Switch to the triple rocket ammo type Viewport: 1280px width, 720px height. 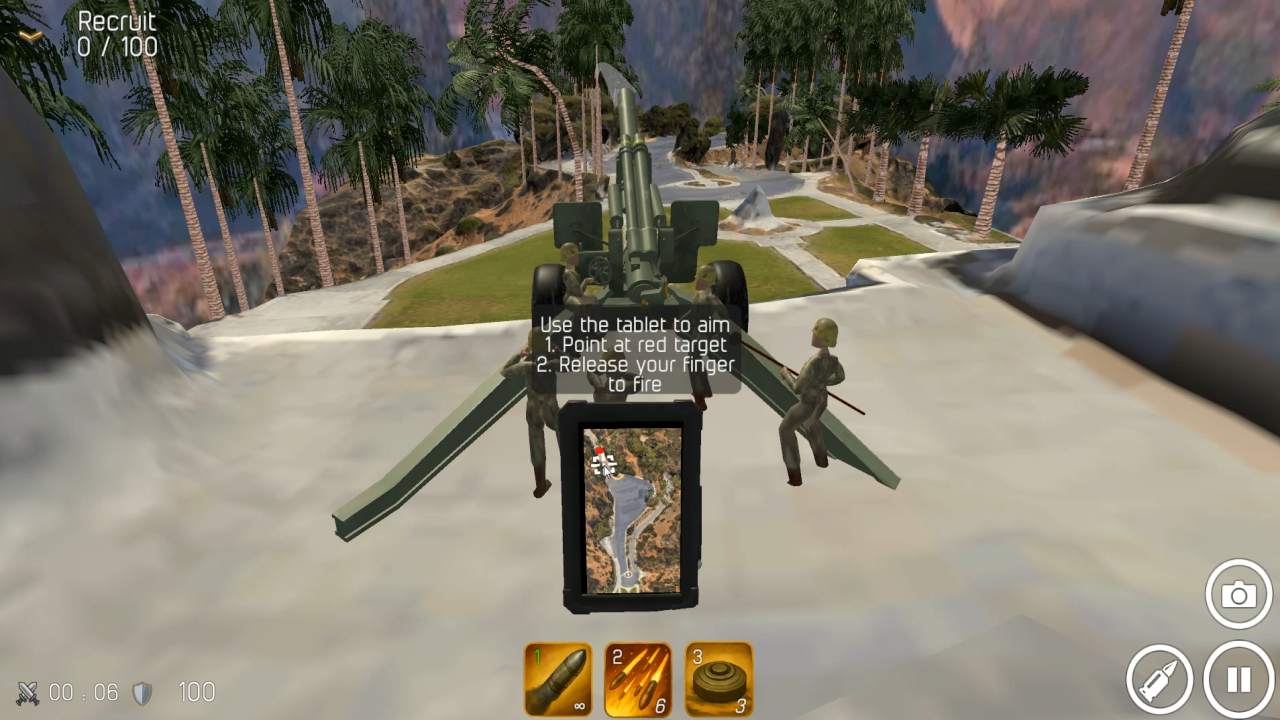tap(638, 679)
